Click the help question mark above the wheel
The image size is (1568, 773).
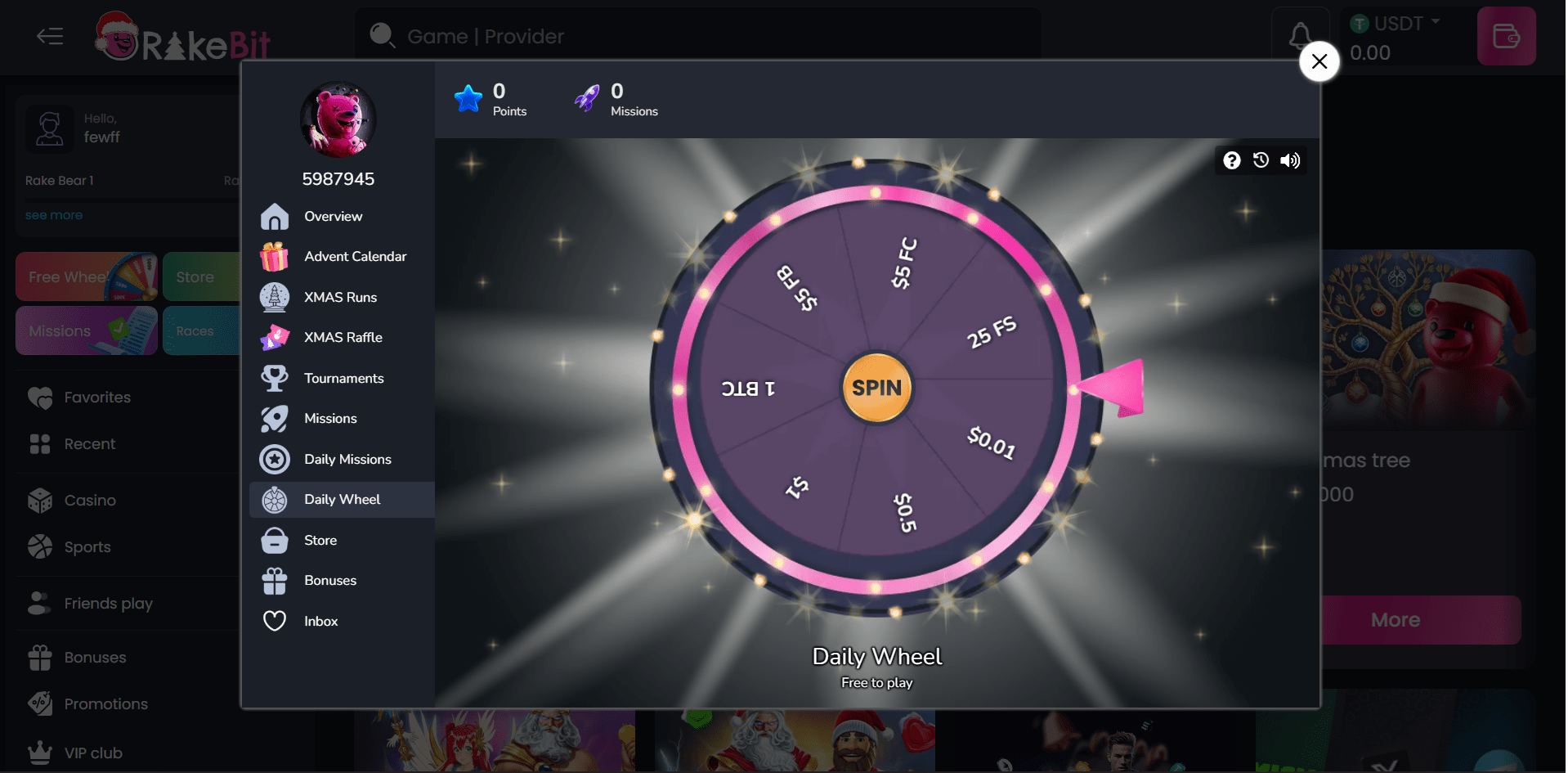pyautogui.click(x=1231, y=160)
